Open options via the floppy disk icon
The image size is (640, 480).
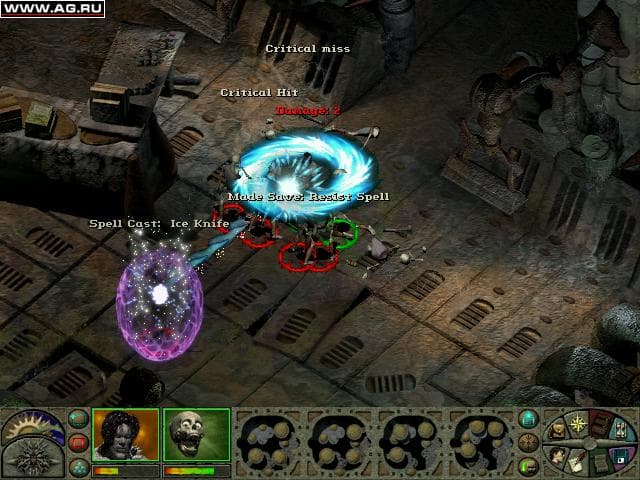pyautogui.click(x=621, y=457)
